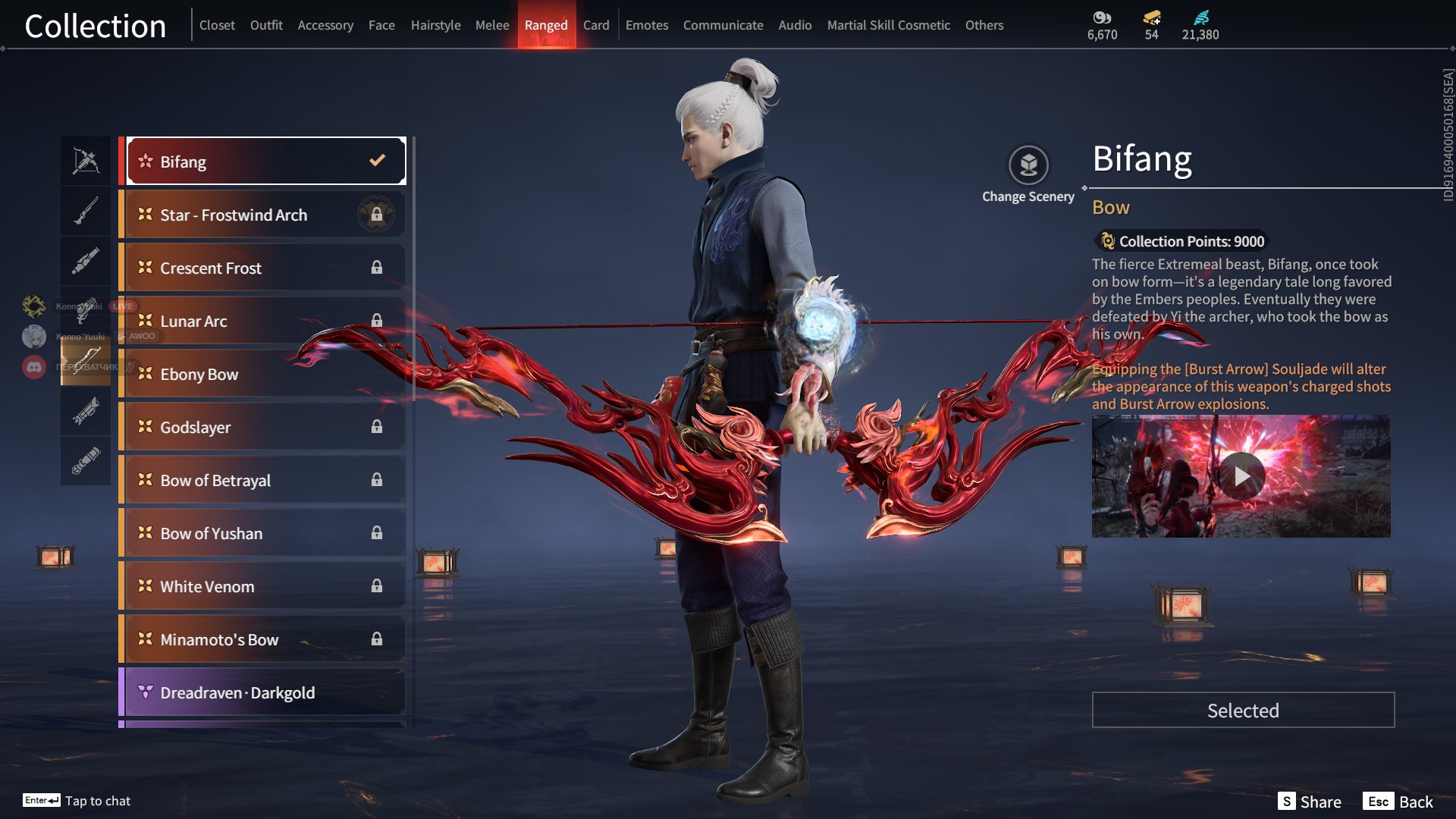Viewport: 1456px width, 819px height.
Task: Switch to the Melee tab
Action: coord(492,25)
